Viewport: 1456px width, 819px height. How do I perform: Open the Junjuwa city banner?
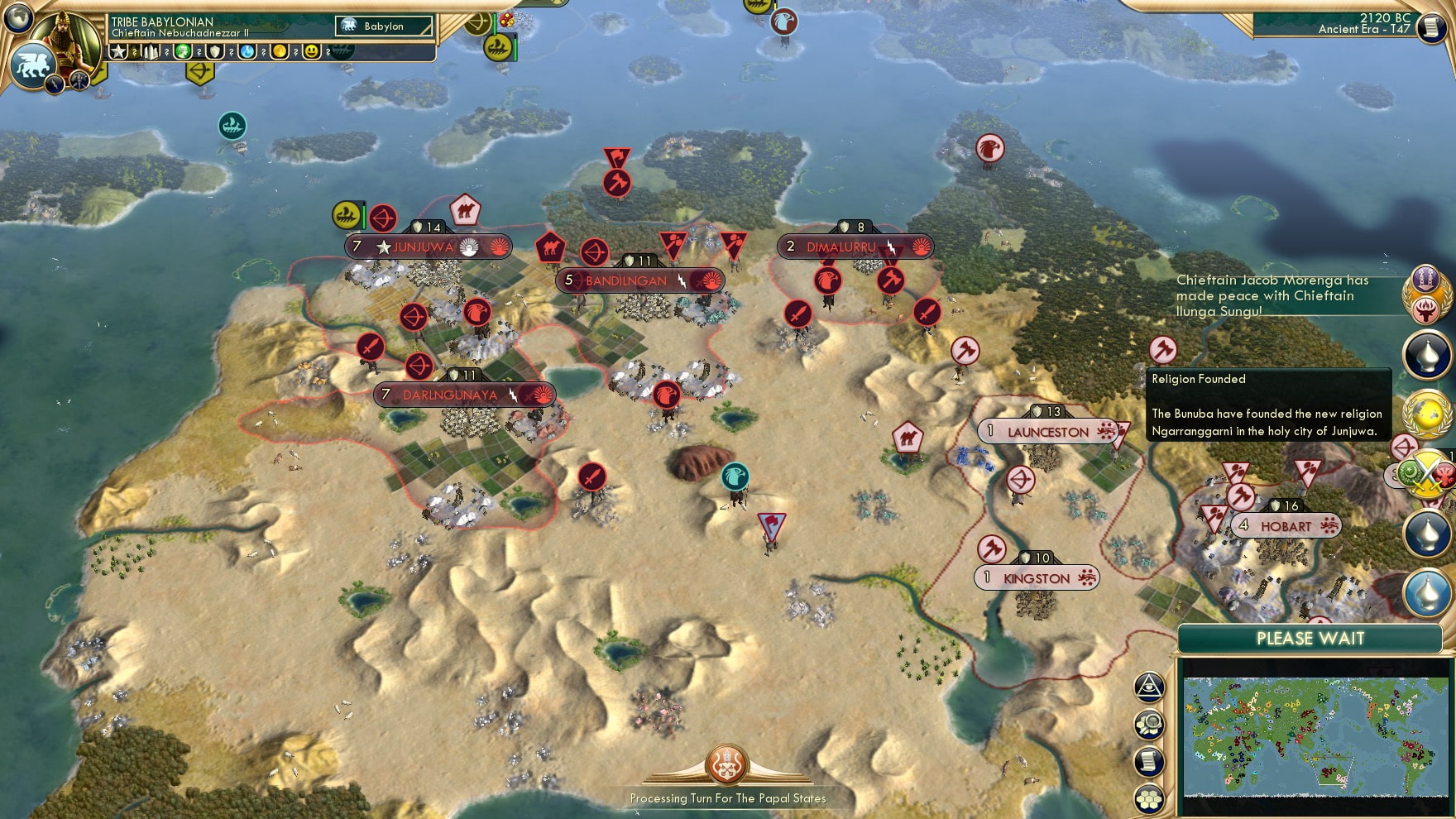424,245
